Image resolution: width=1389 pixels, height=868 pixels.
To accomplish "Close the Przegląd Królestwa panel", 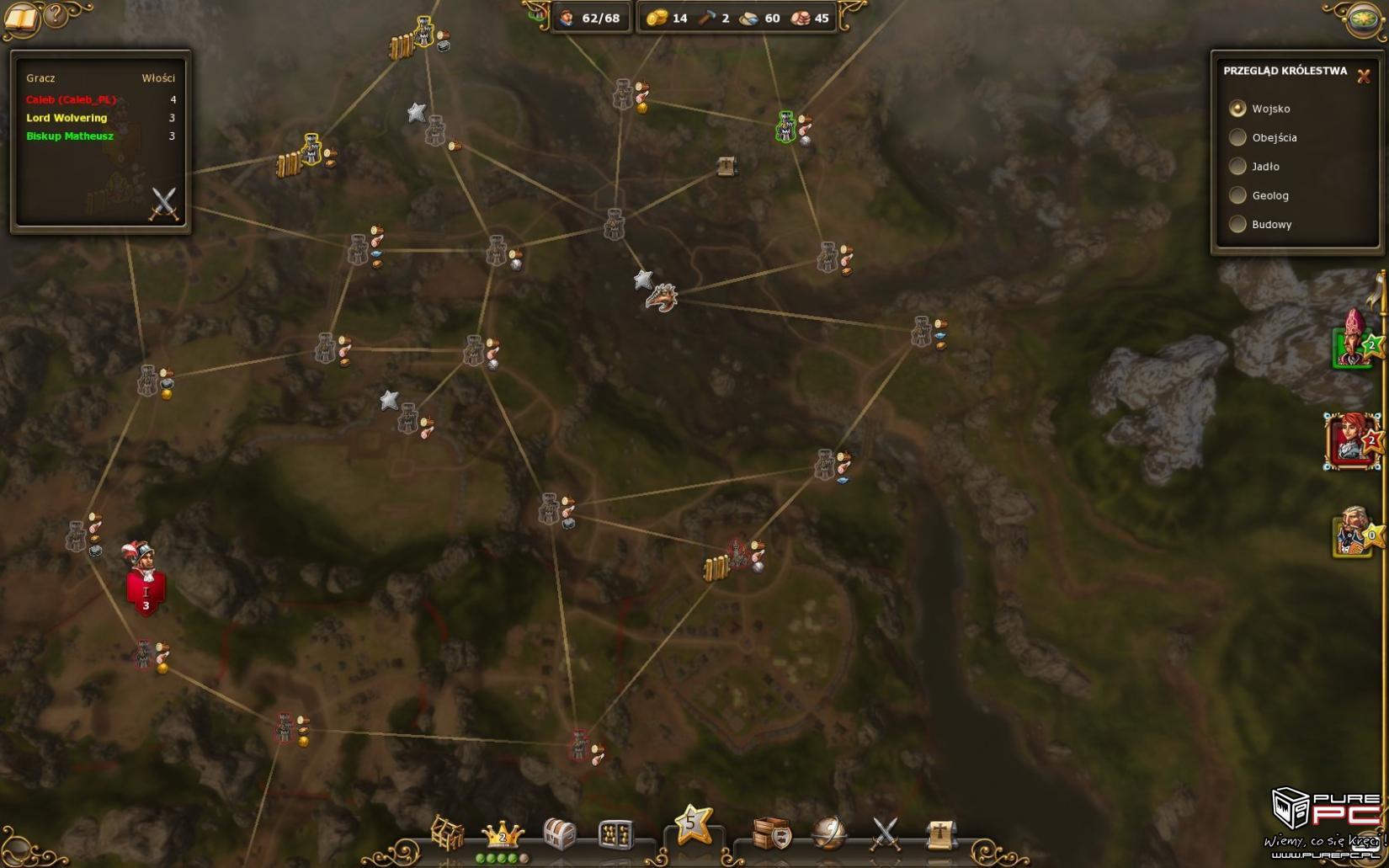I will click(x=1364, y=76).
